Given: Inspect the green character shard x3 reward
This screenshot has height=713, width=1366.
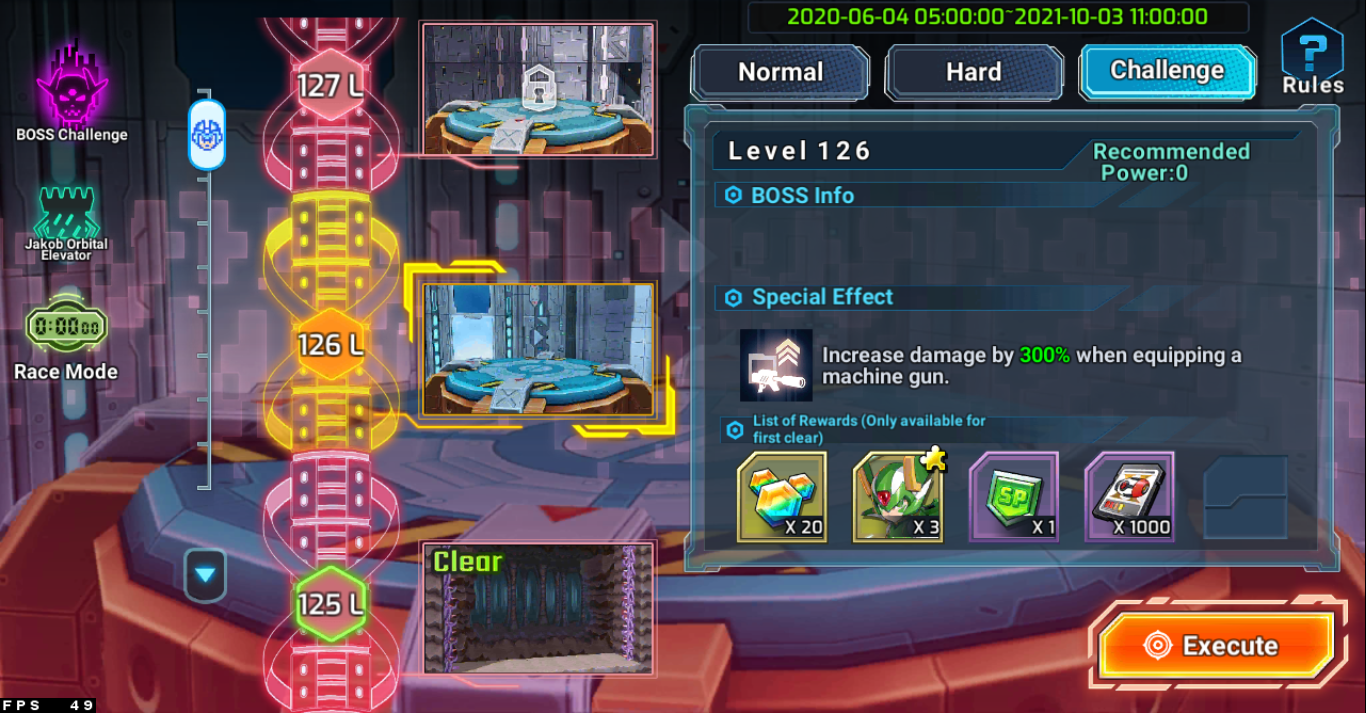Looking at the screenshot, I should click(x=898, y=497).
